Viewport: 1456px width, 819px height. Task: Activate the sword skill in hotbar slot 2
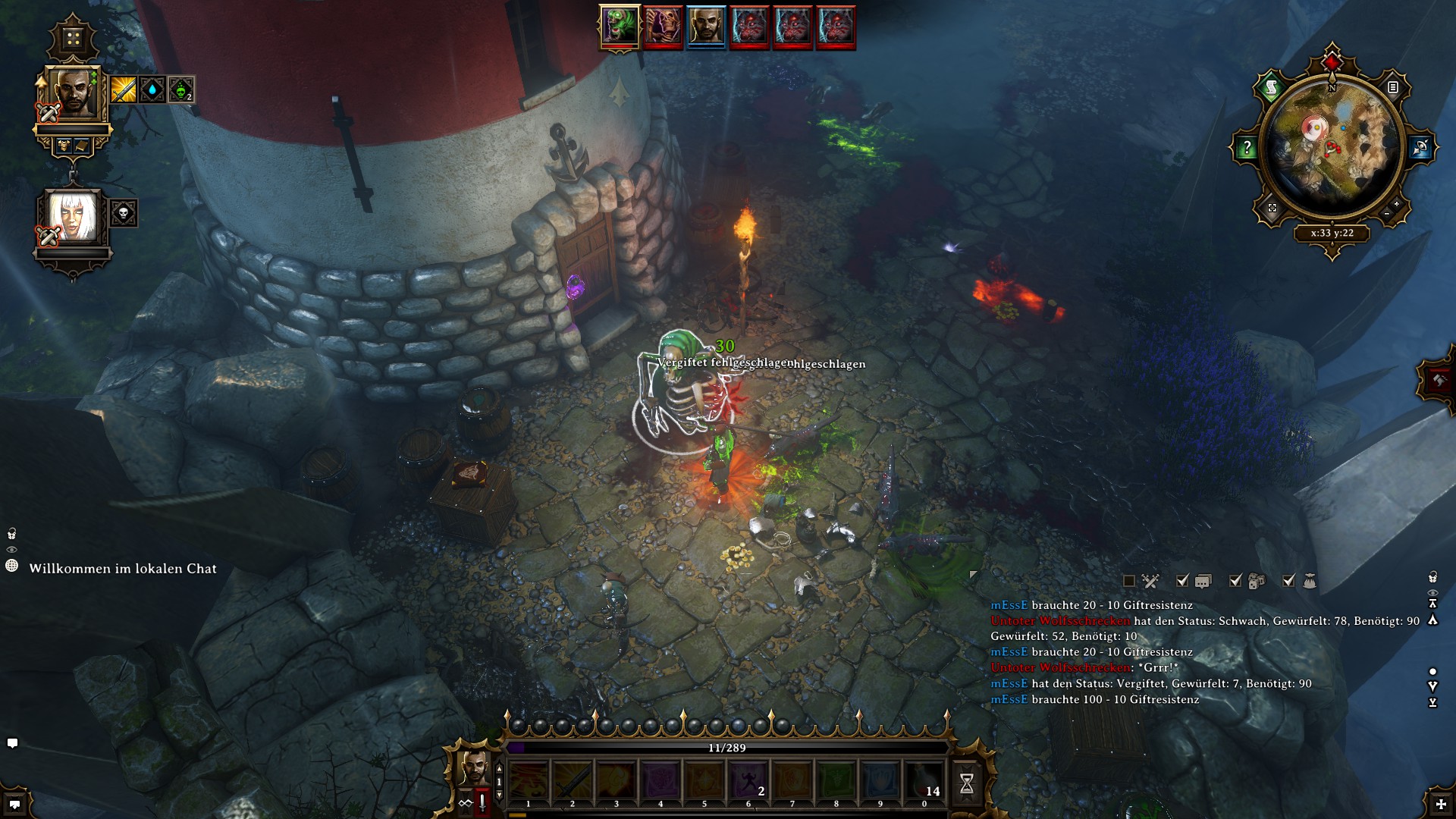pyautogui.click(x=573, y=781)
